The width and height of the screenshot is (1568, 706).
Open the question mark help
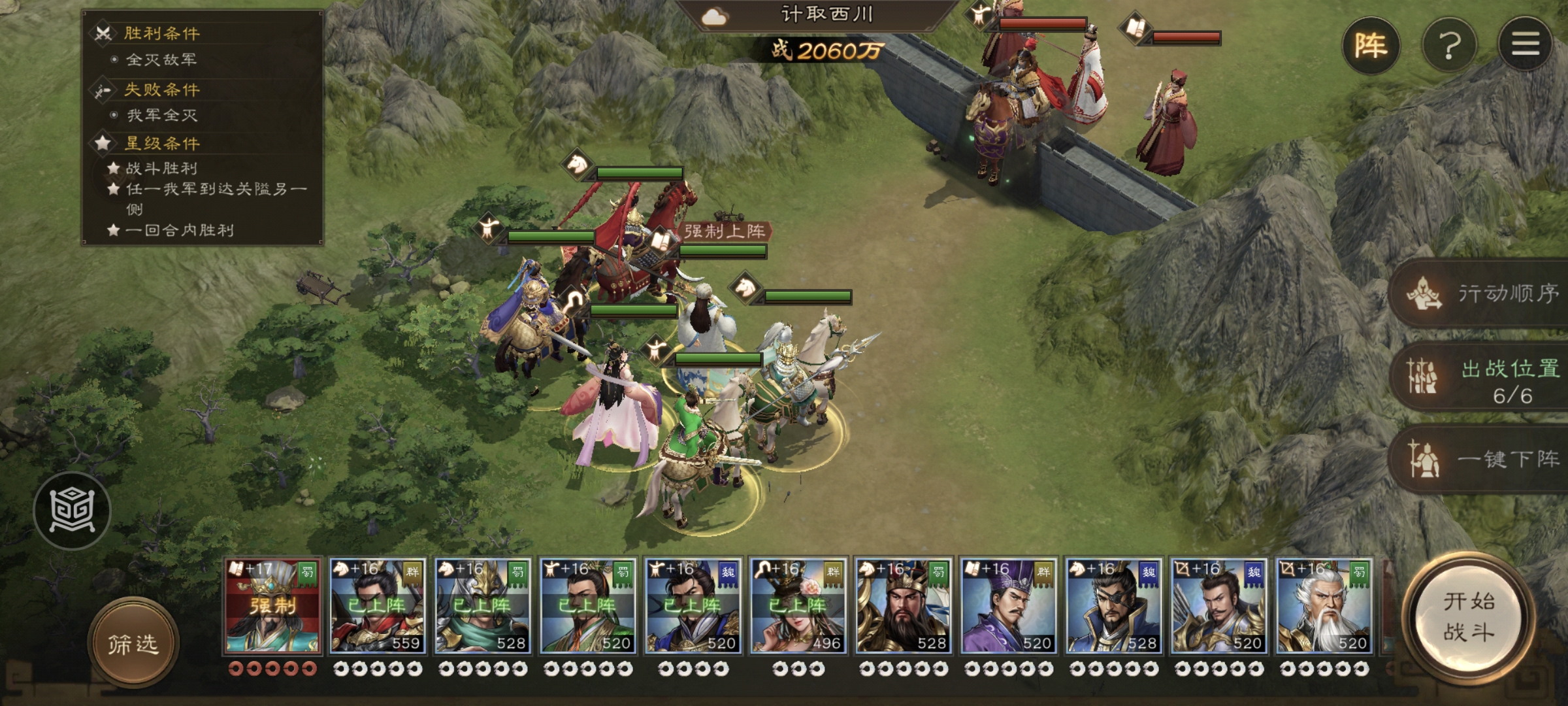pyautogui.click(x=1450, y=46)
